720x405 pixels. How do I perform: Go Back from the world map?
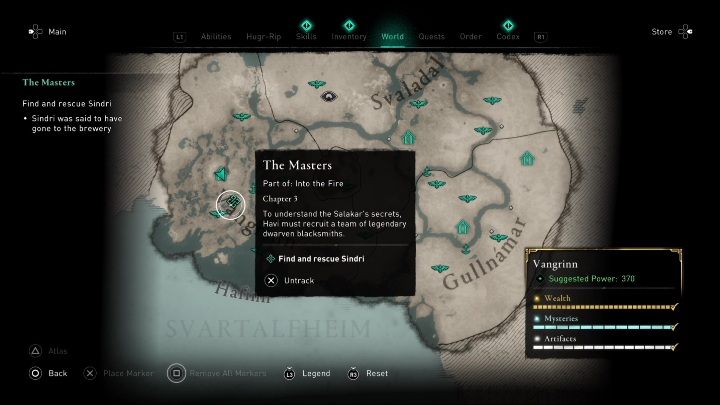click(57, 373)
